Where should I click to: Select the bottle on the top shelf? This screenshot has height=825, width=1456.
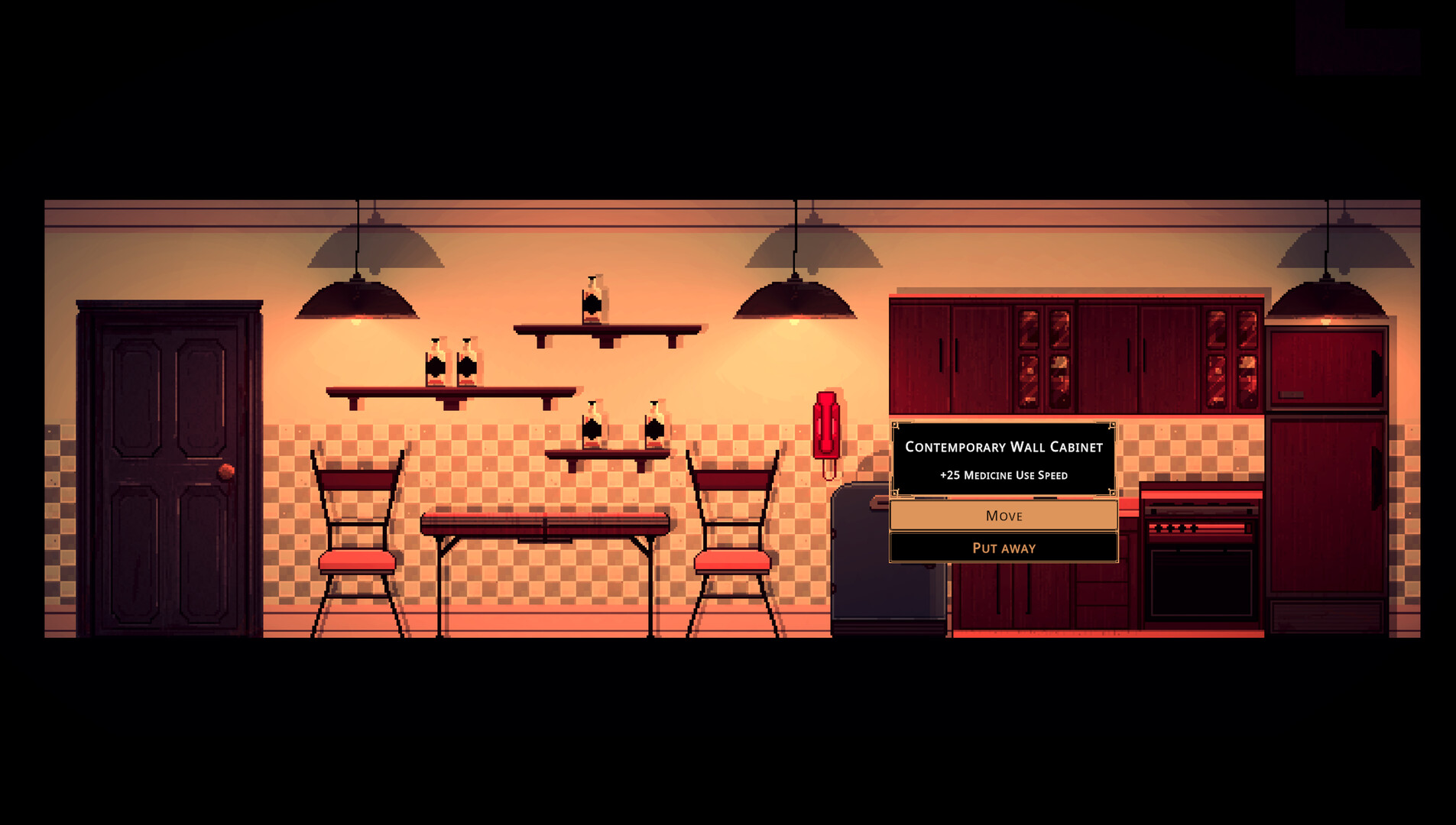point(595,302)
